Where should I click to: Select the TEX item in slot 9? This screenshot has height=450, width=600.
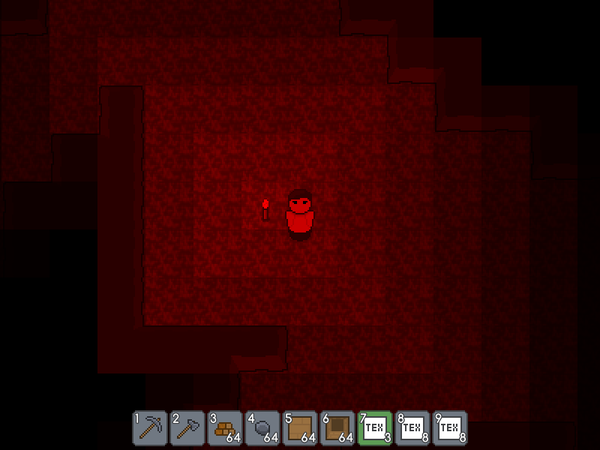(450, 428)
